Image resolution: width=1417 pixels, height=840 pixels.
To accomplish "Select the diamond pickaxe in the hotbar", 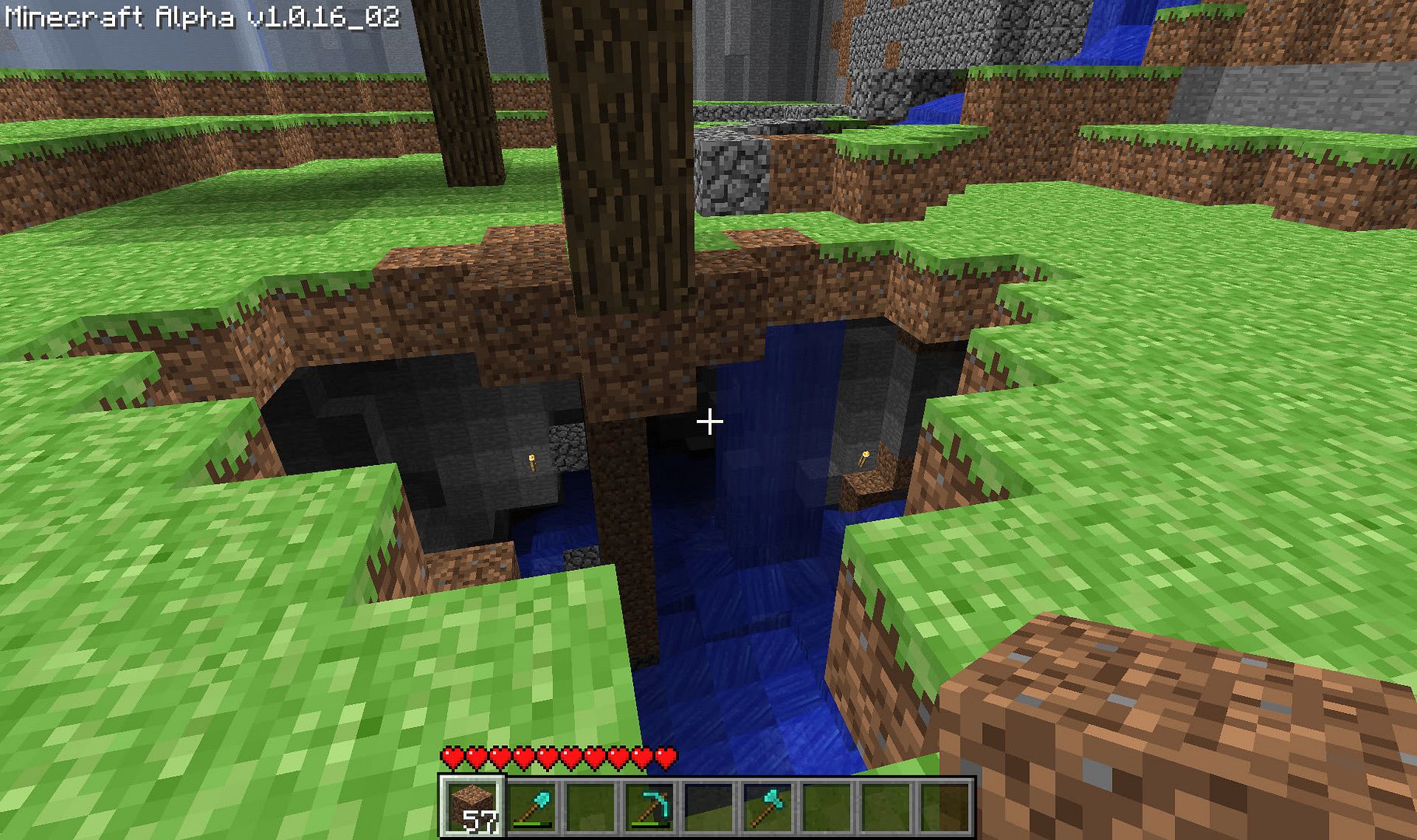I will tap(649, 807).
